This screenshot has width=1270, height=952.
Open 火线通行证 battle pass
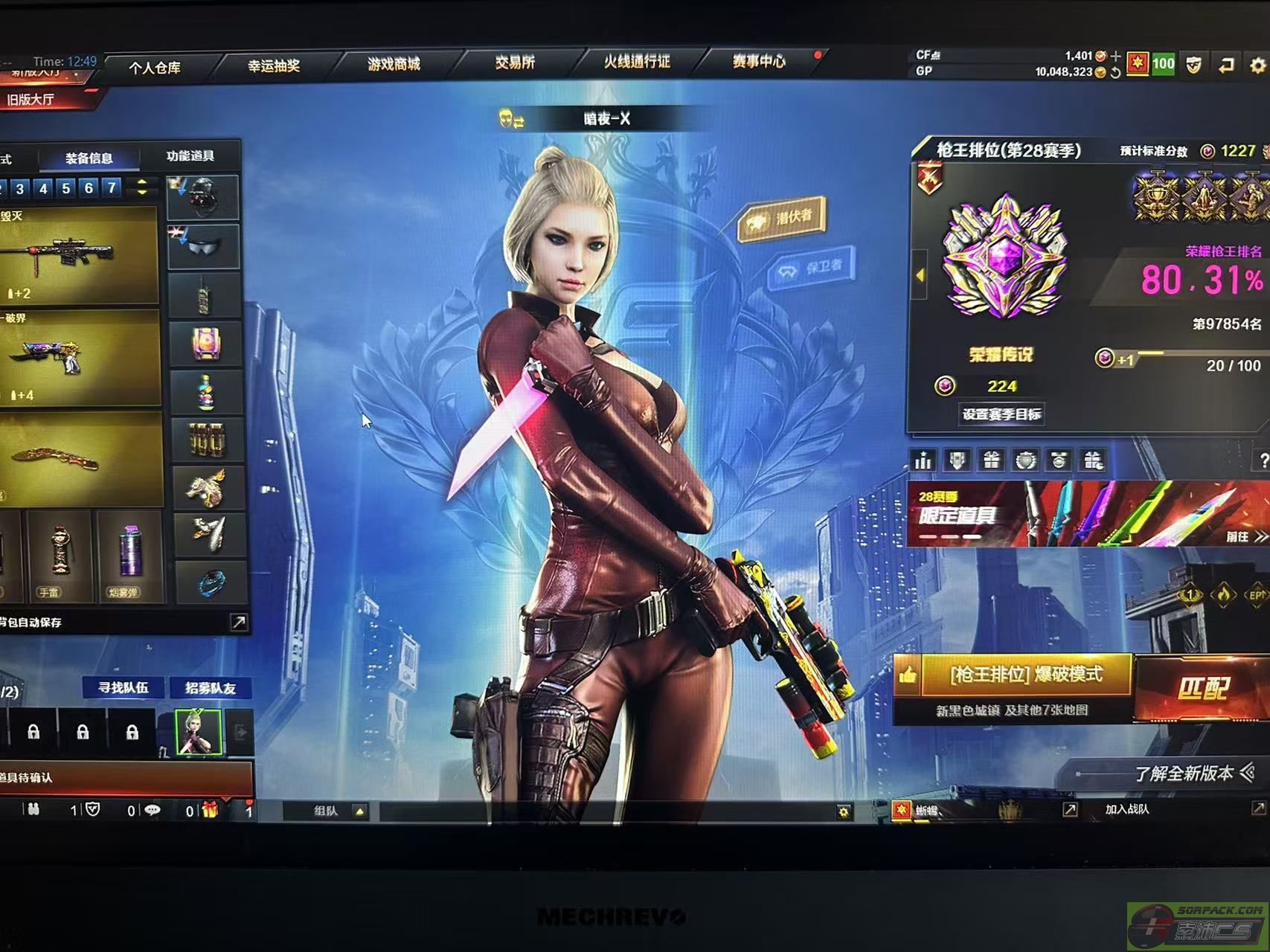[637, 62]
